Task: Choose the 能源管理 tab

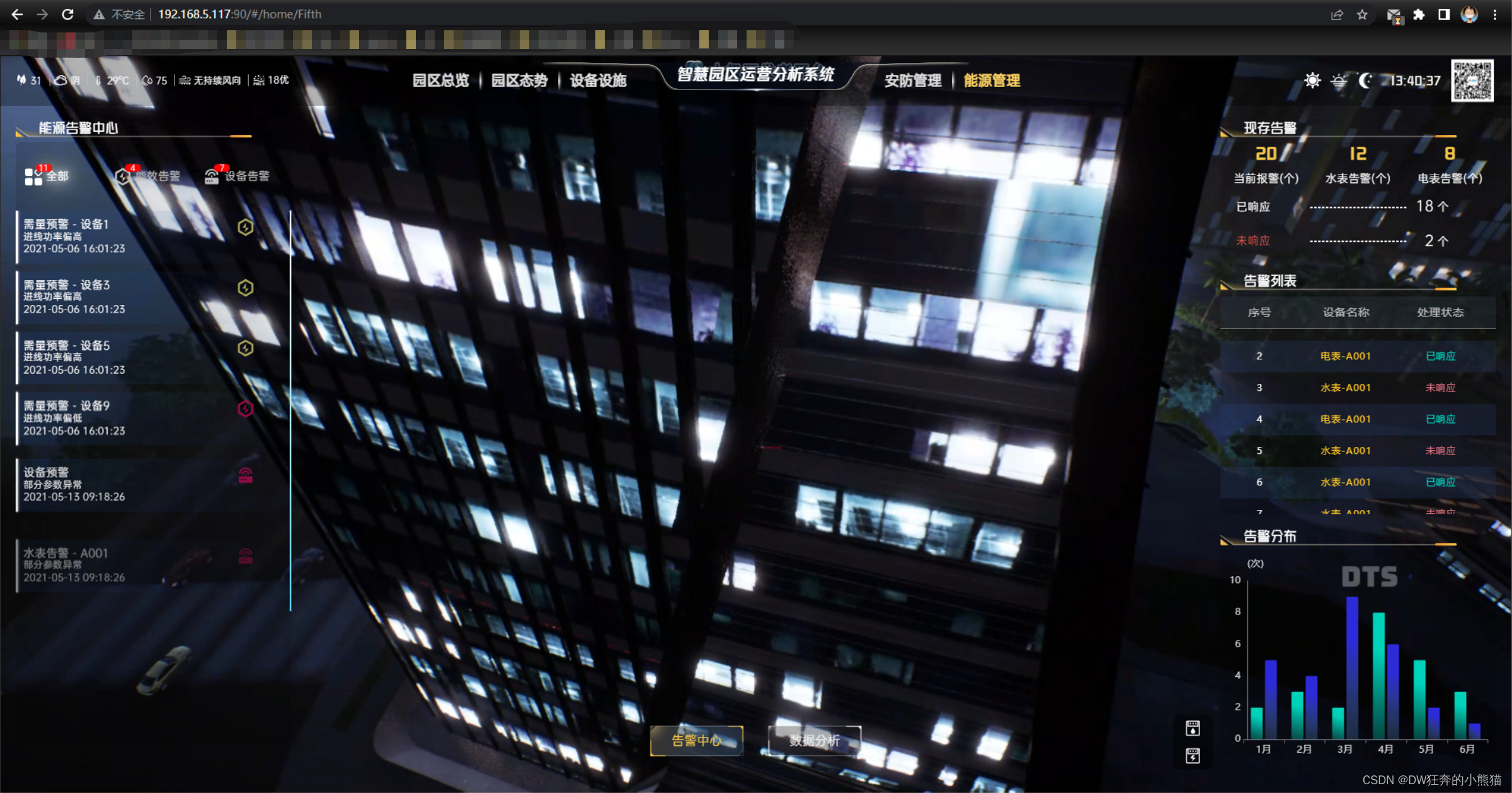Action: point(992,81)
